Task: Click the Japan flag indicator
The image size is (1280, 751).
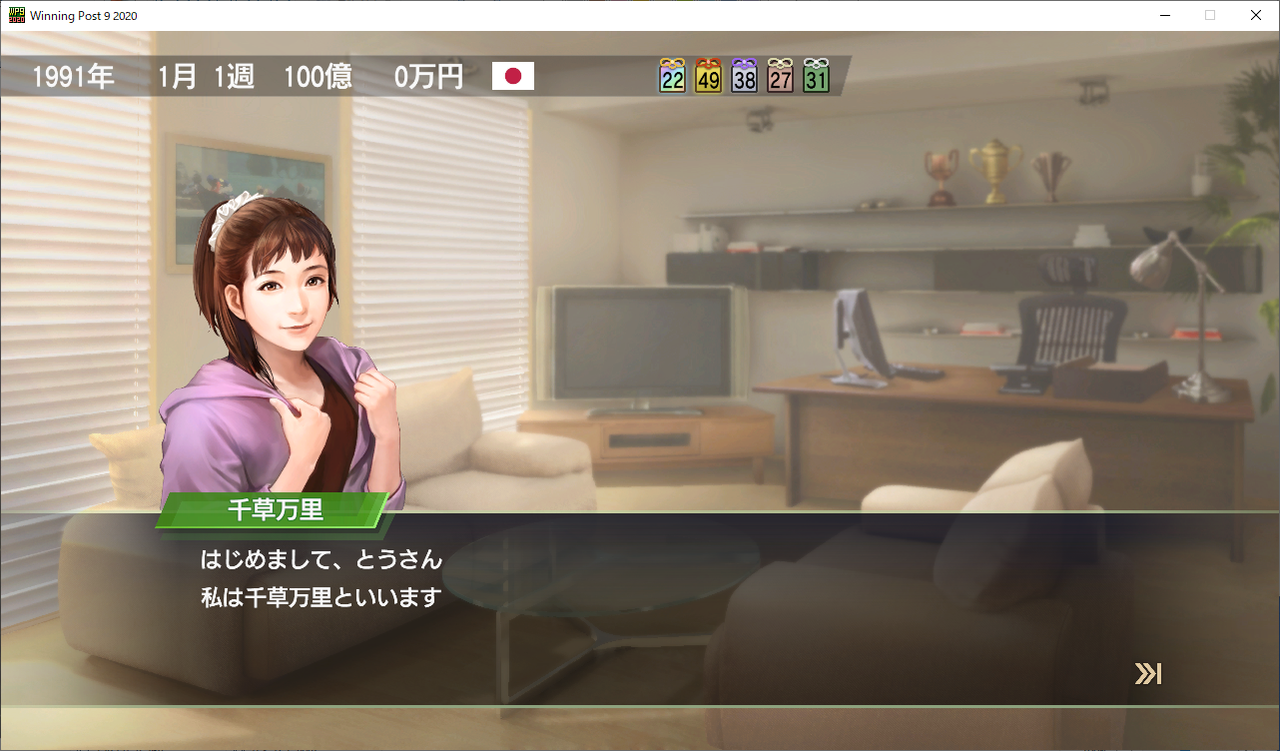Action: click(x=513, y=75)
